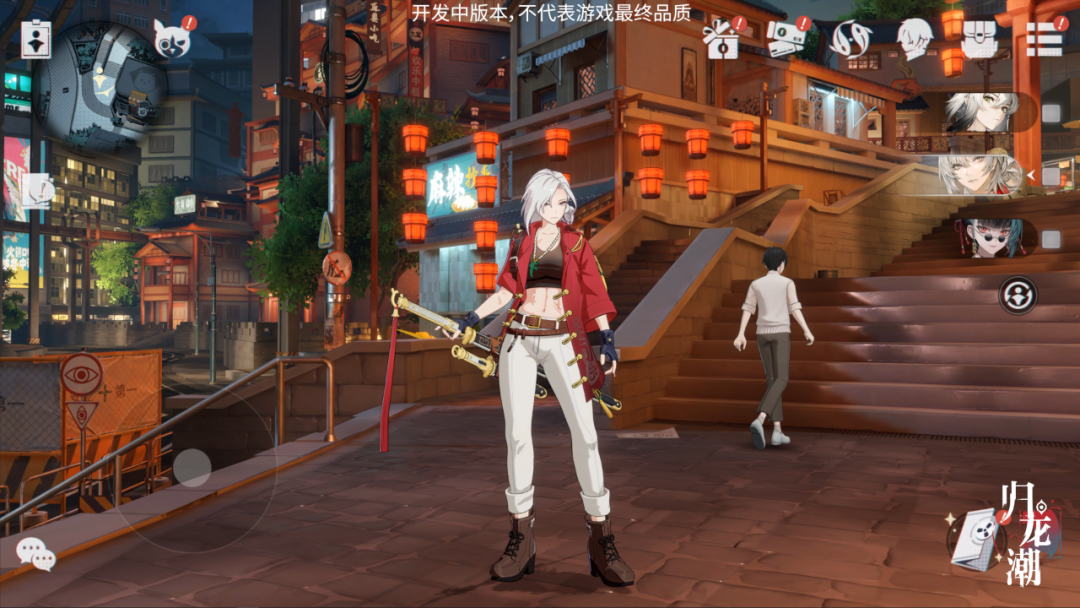
Task: Tap the cat face icon with alert
Action: tap(172, 39)
